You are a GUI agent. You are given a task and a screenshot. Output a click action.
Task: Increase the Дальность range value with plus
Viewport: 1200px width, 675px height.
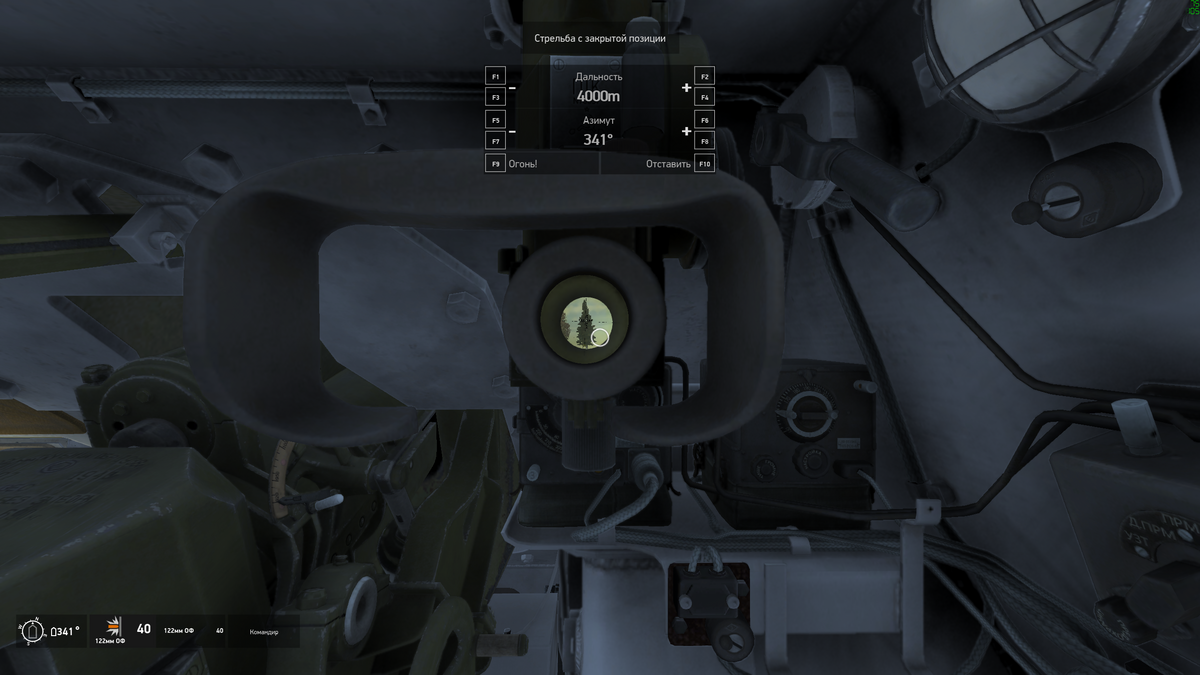click(686, 88)
